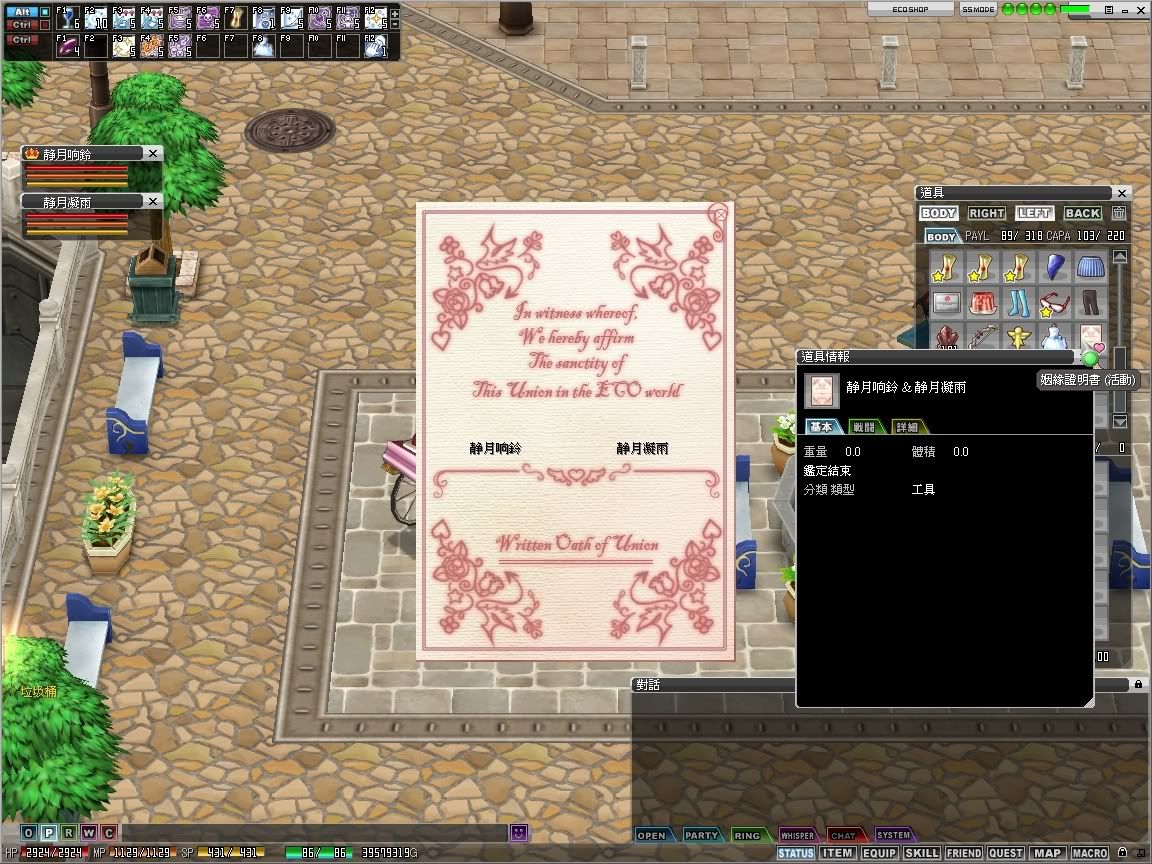Switch chat to the WHISPER tab
This screenshot has width=1152, height=864.
click(797, 835)
